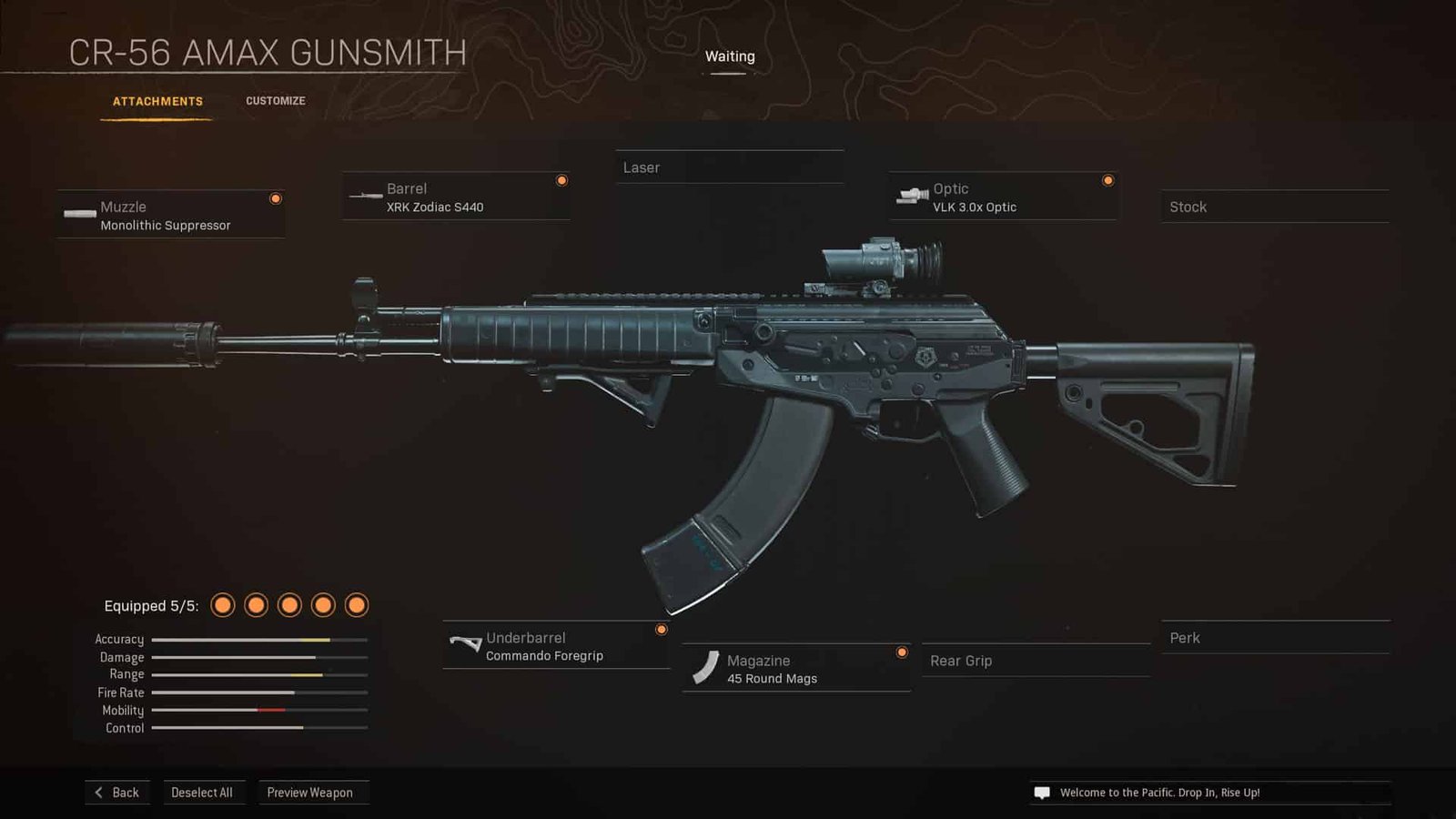Open the empty Stock attachment slot
This screenshot has height=819, width=1456.
[1274, 207]
